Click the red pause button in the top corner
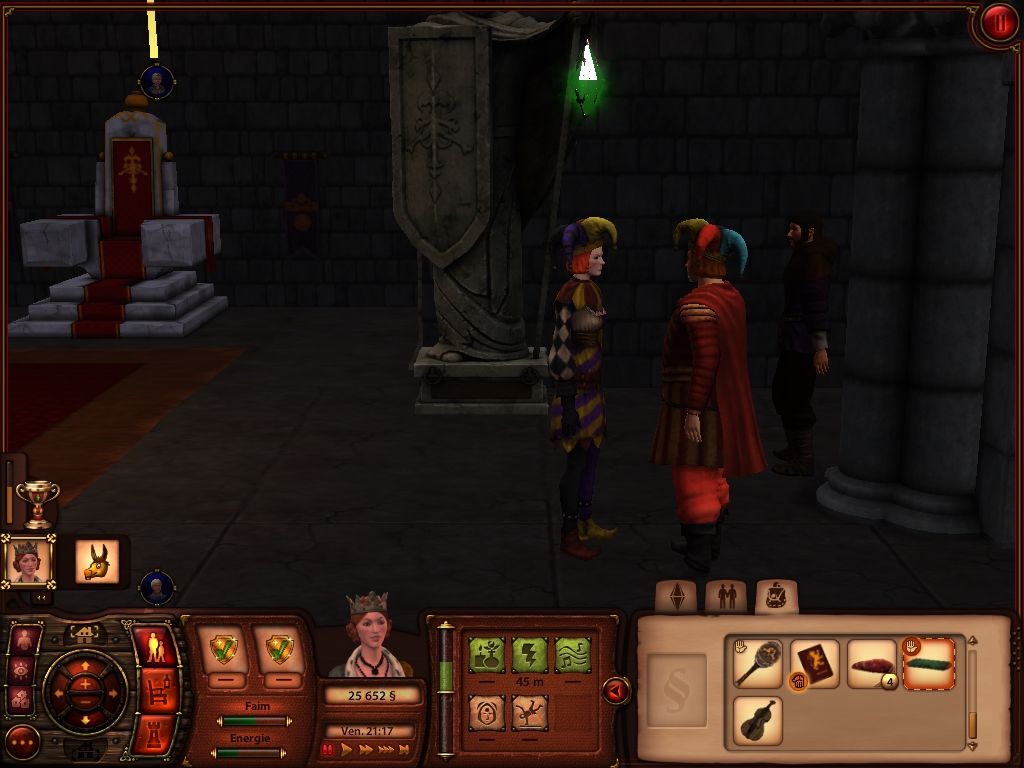The image size is (1024, 768). click(x=997, y=23)
